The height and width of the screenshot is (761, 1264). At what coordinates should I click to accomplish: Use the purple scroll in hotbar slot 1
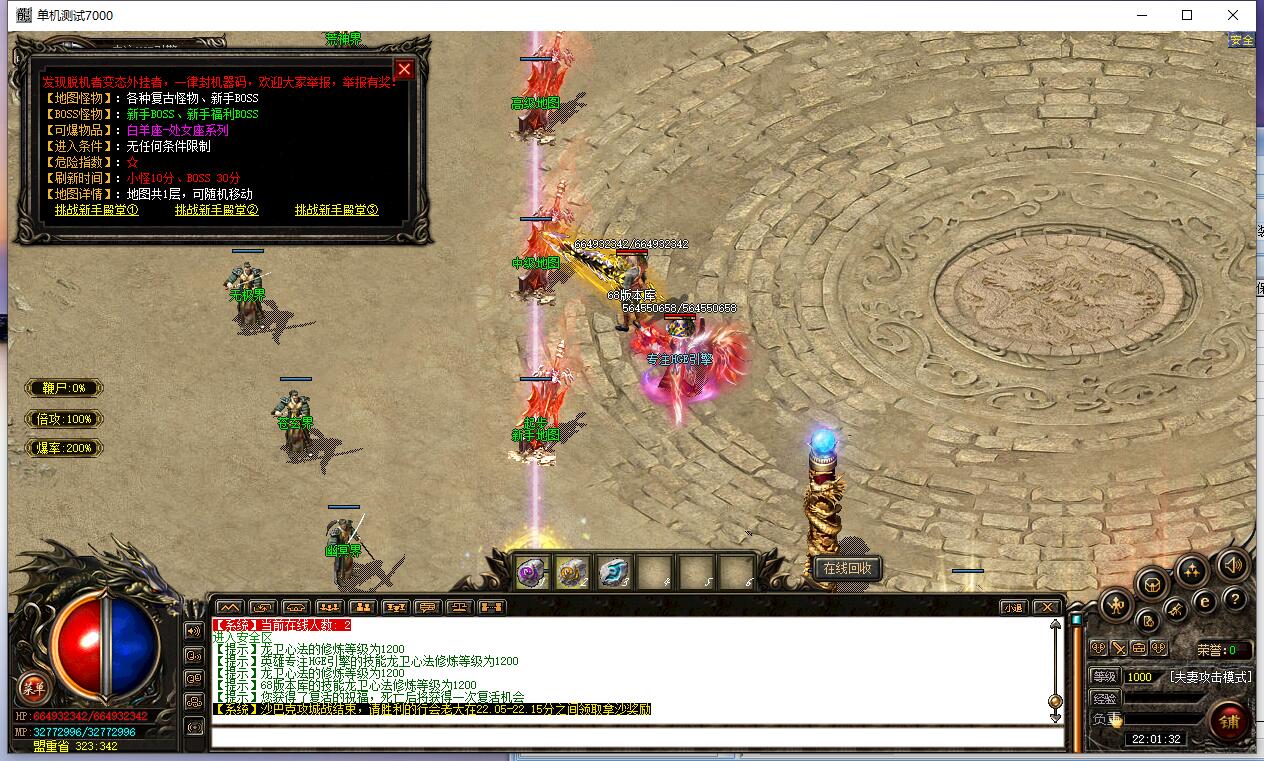click(x=532, y=573)
